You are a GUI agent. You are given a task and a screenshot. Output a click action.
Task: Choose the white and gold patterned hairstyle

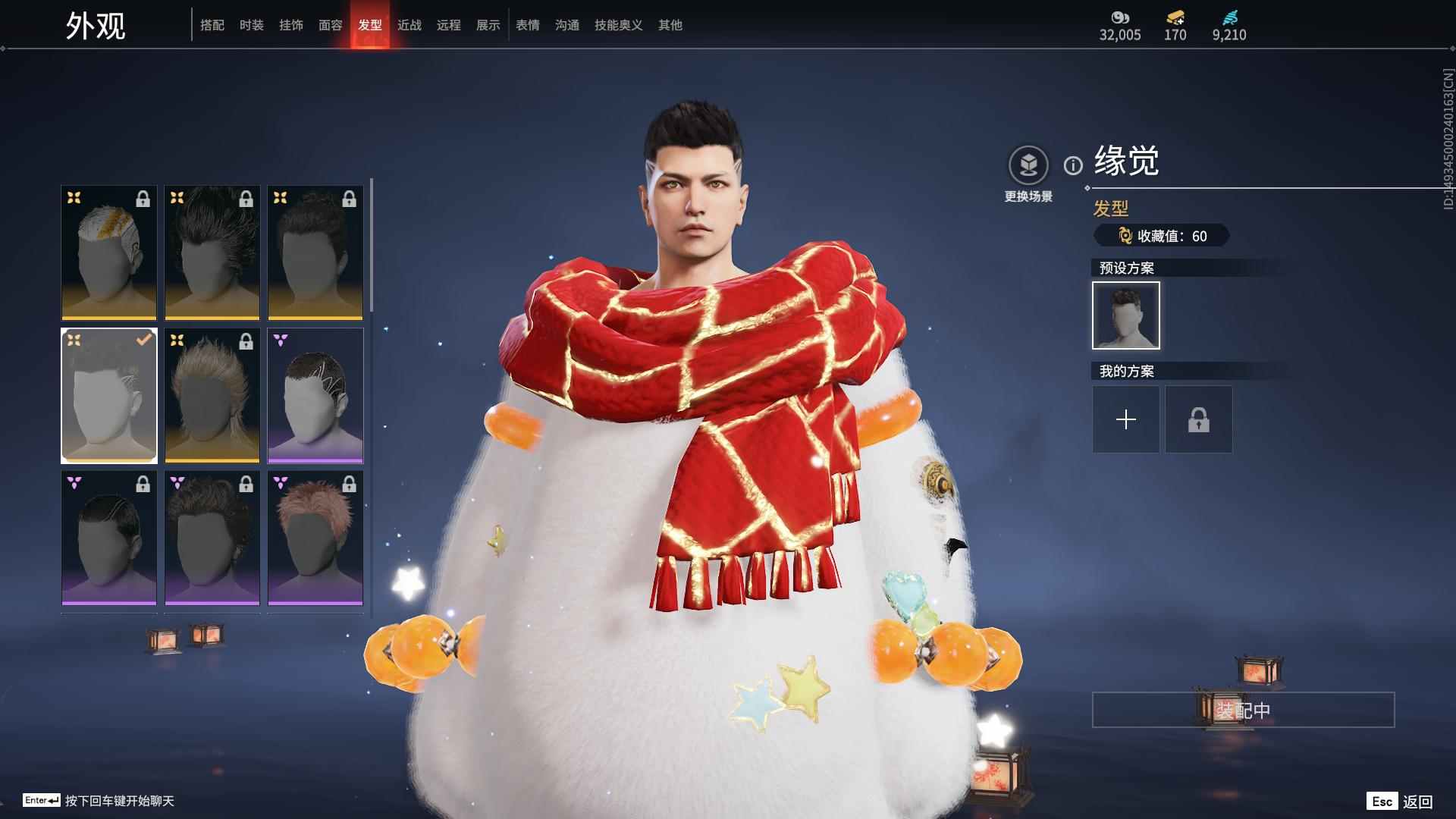(x=109, y=253)
